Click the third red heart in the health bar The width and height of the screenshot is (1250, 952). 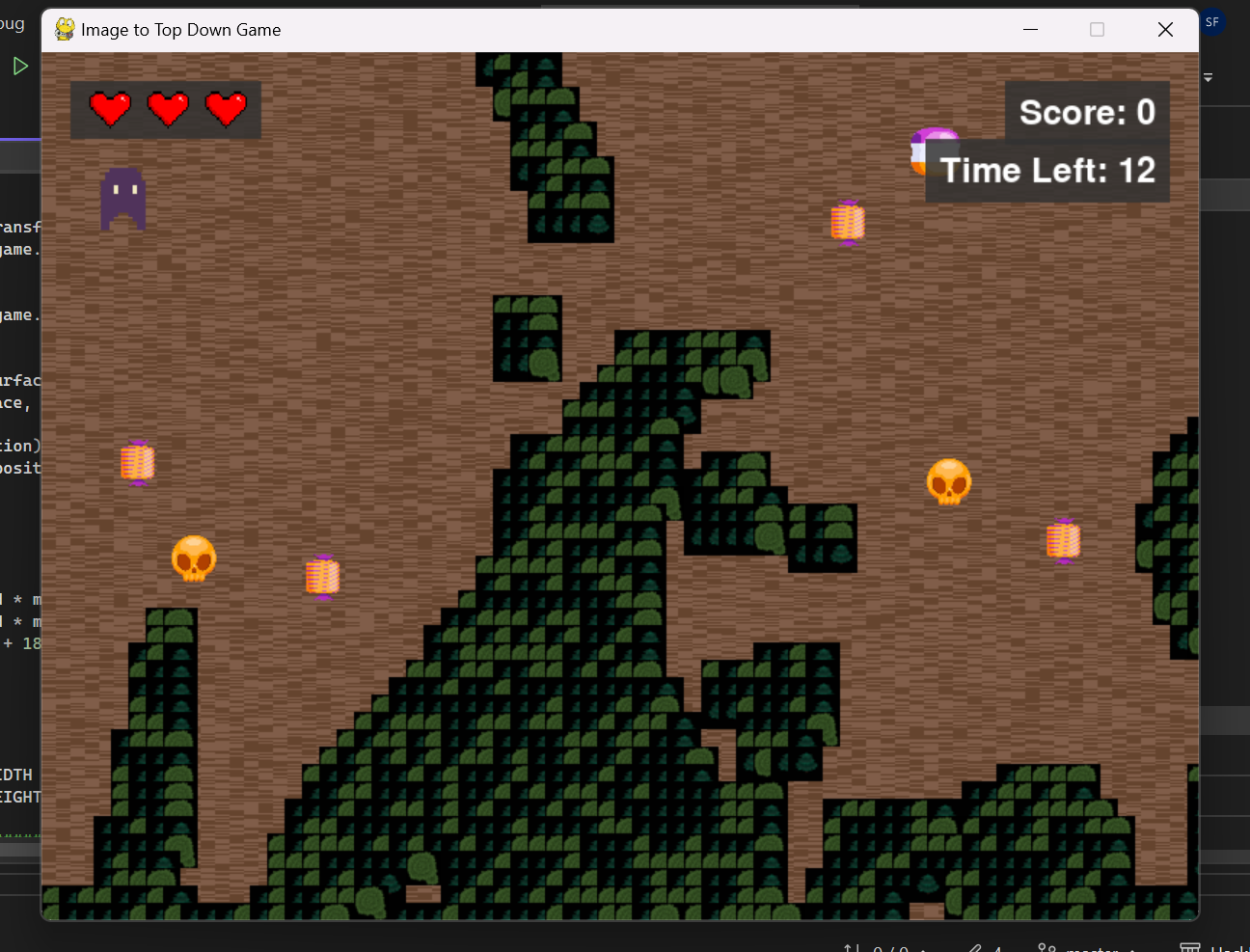pyautogui.click(x=228, y=109)
